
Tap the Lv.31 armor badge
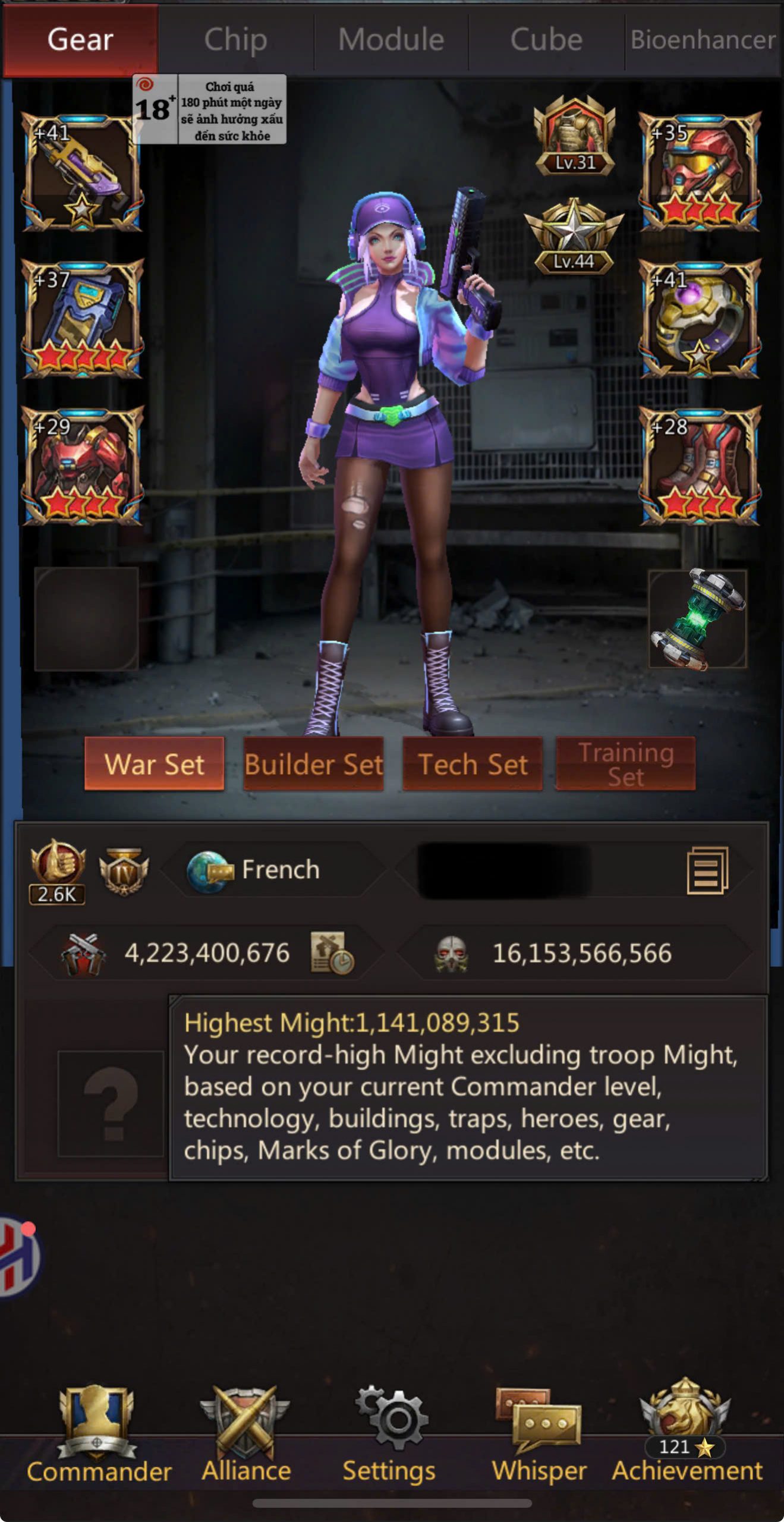coord(574,137)
